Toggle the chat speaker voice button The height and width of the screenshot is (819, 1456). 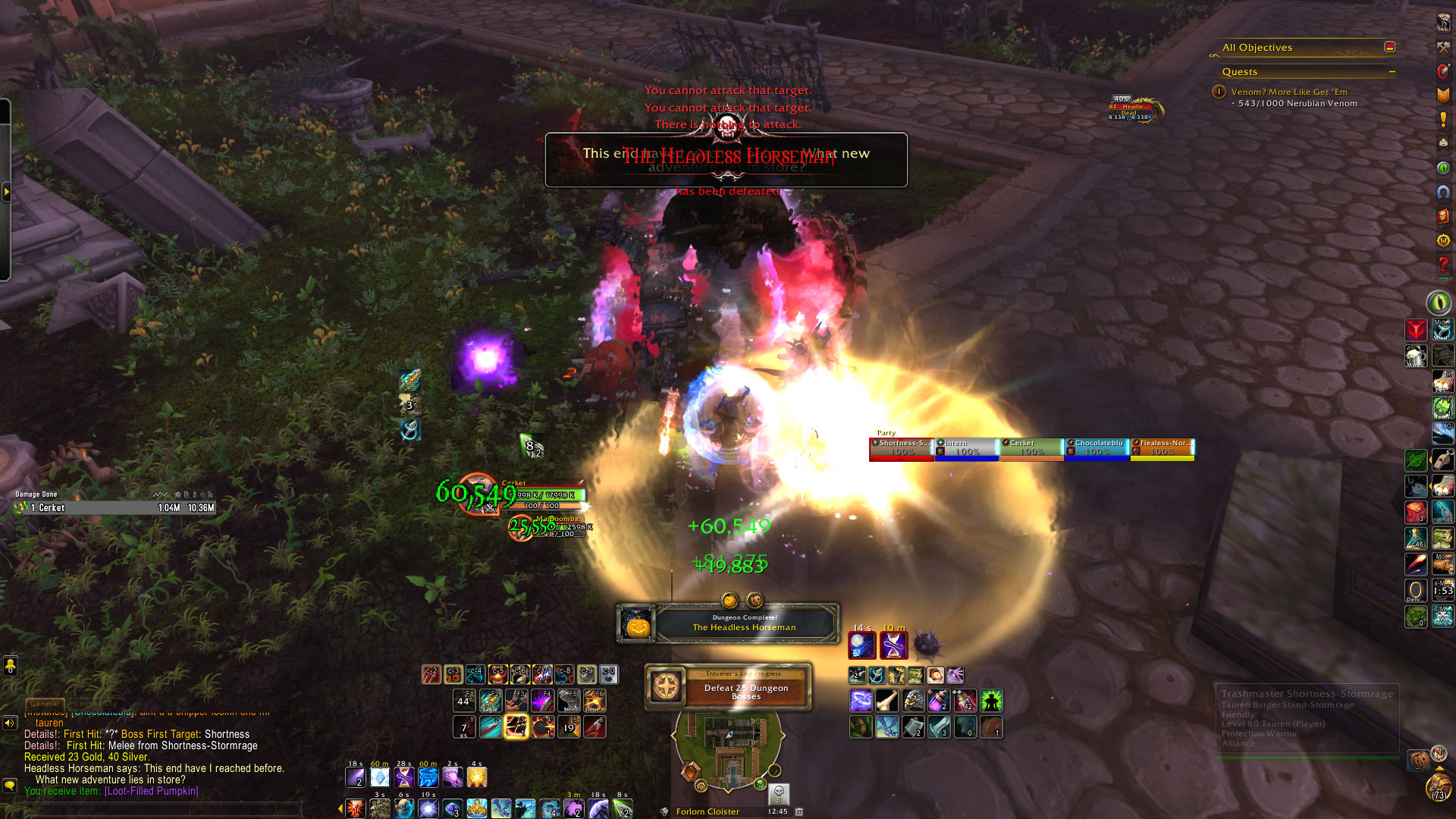10,723
